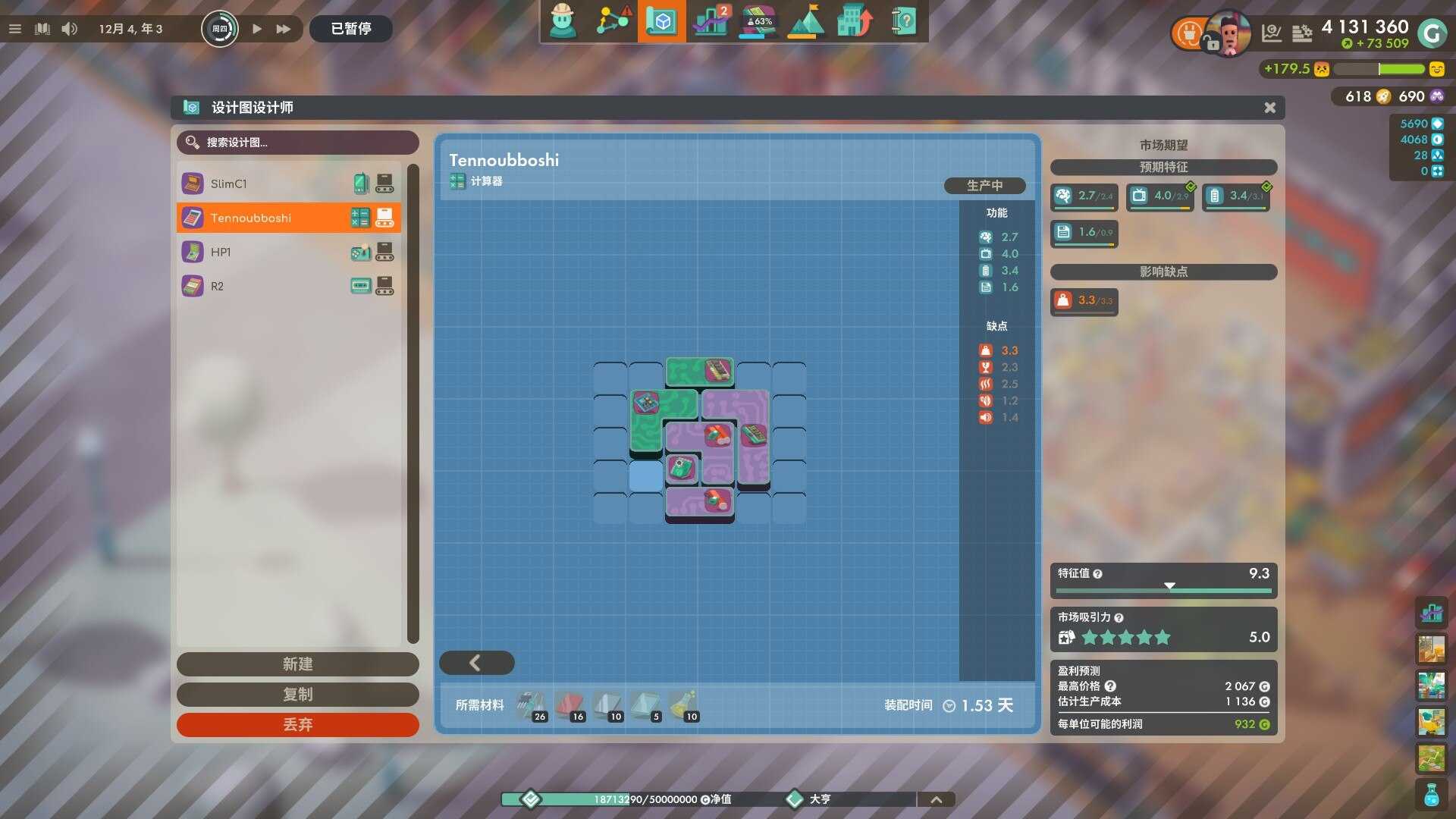Click 特征值 question-mark help icon
Screen dimensions: 1456x819
click(x=1098, y=574)
